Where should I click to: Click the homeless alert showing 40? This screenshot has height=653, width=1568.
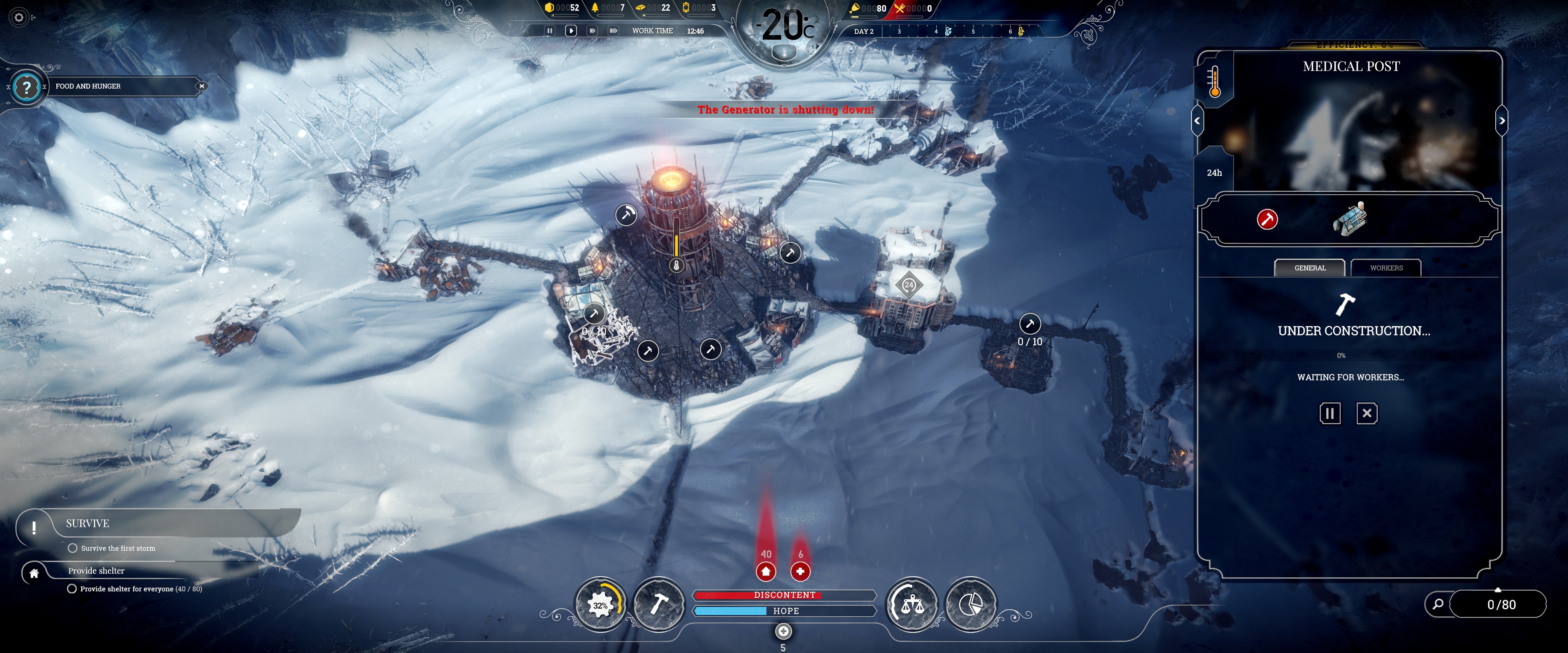click(x=766, y=571)
